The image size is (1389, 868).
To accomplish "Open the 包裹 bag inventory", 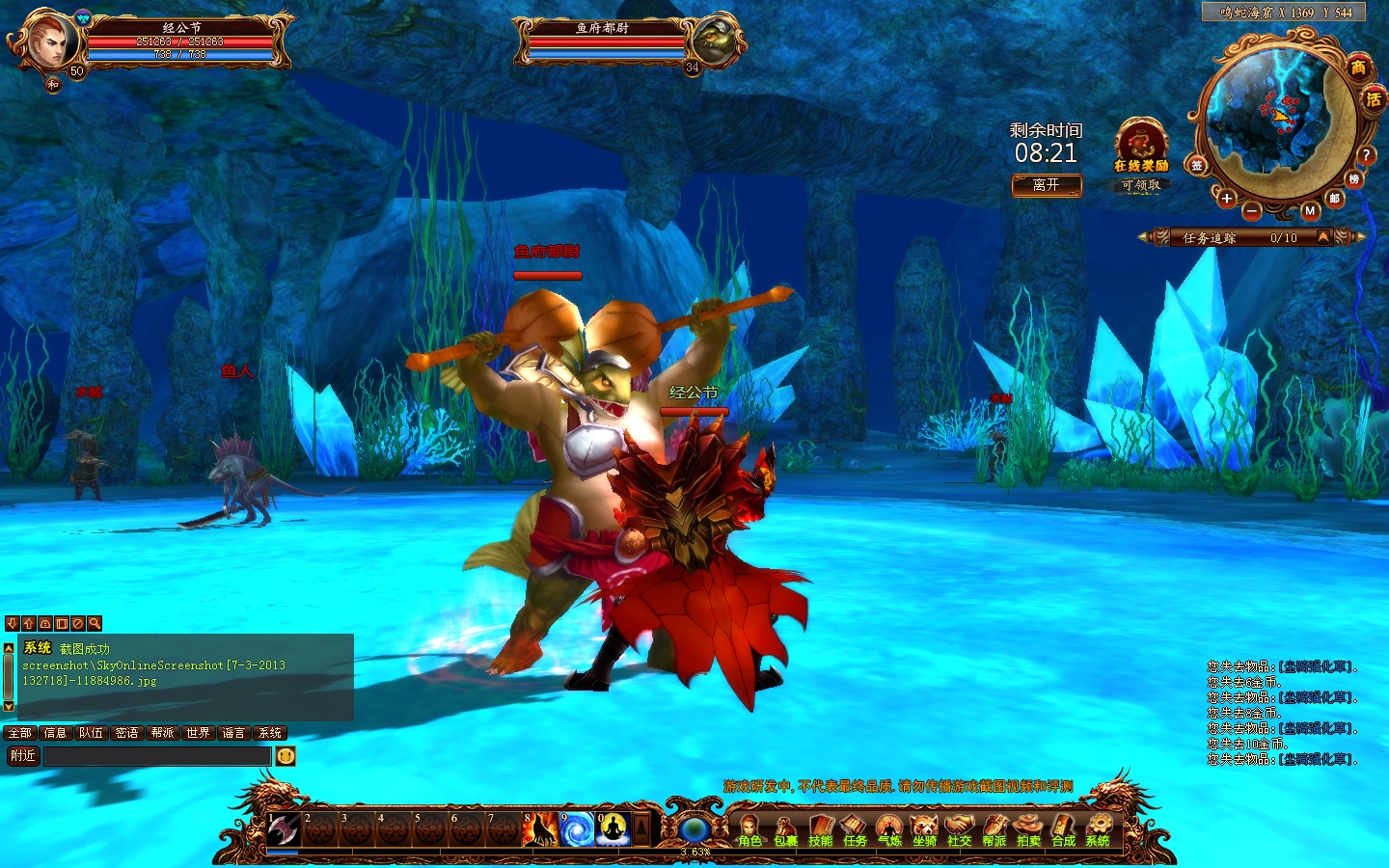I will (x=785, y=829).
